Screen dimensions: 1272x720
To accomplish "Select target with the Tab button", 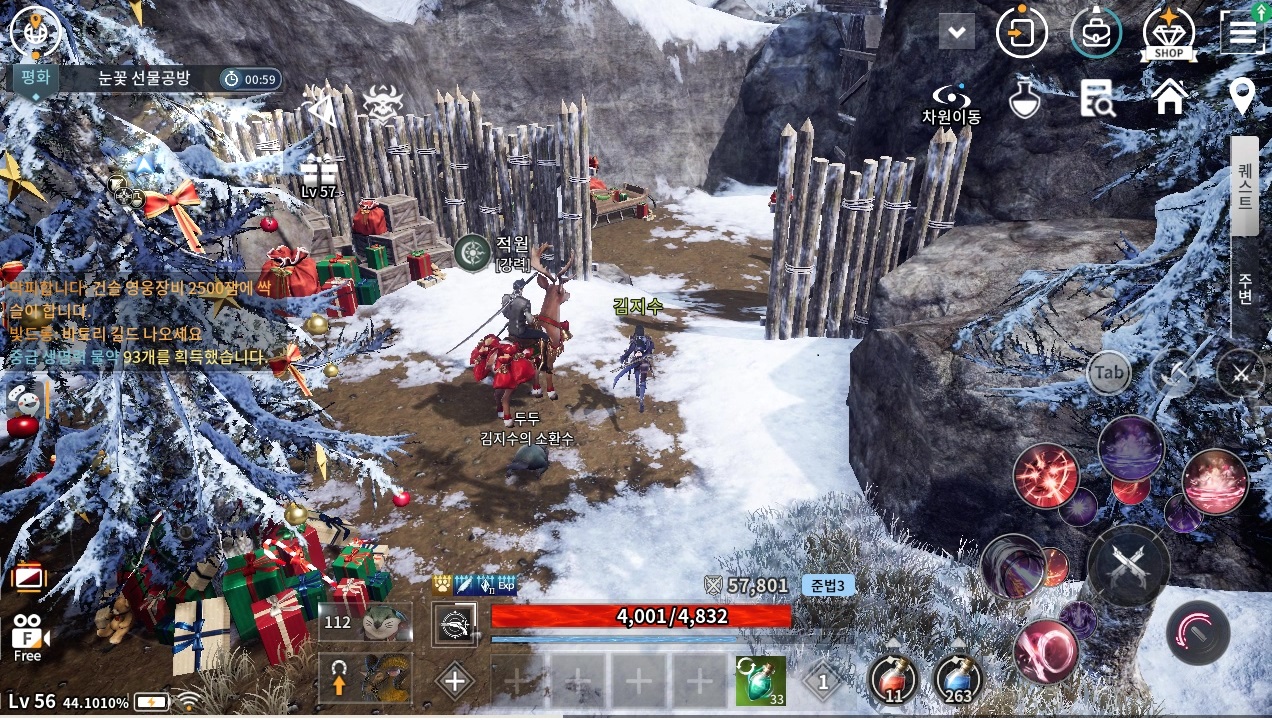I will pyautogui.click(x=1109, y=373).
